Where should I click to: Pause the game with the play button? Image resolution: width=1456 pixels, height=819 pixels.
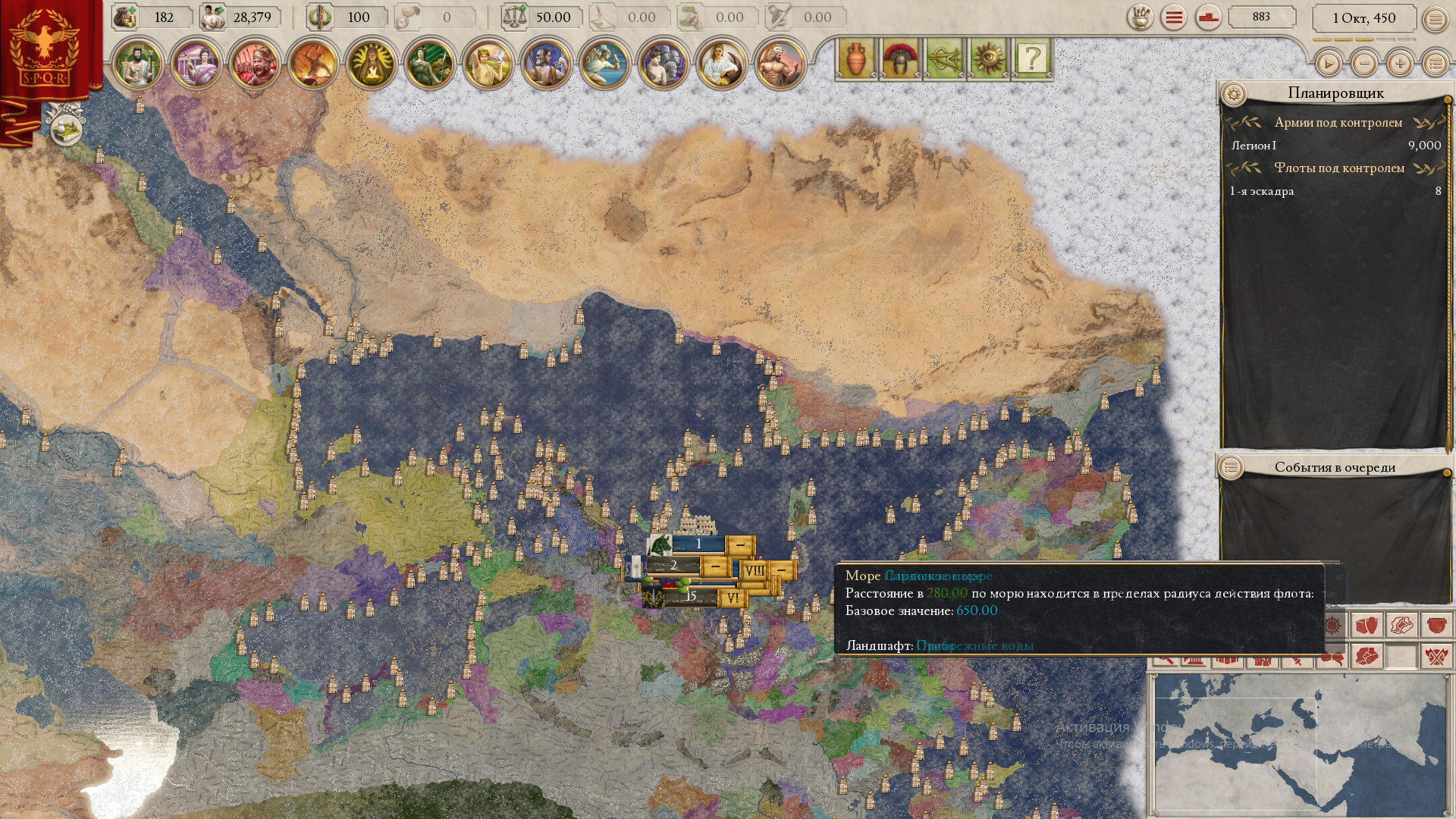coord(1328,64)
